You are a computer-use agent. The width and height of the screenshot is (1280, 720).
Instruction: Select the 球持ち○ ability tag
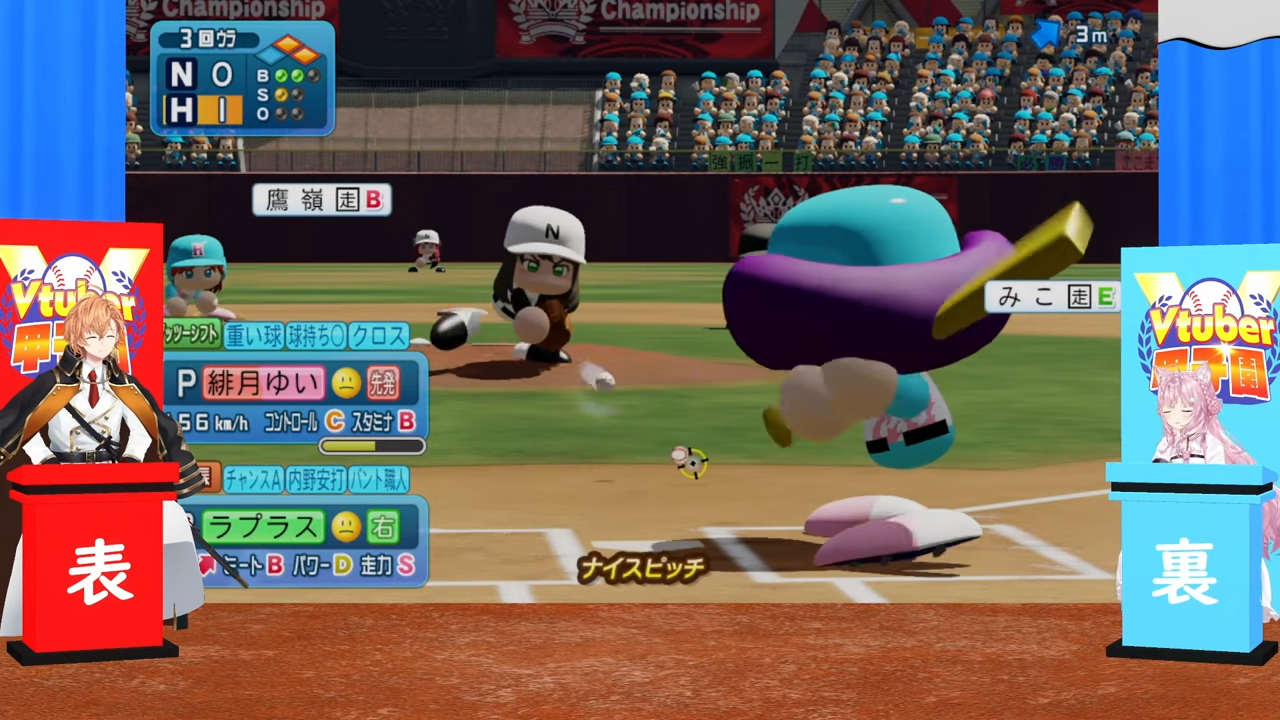pyautogui.click(x=316, y=336)
